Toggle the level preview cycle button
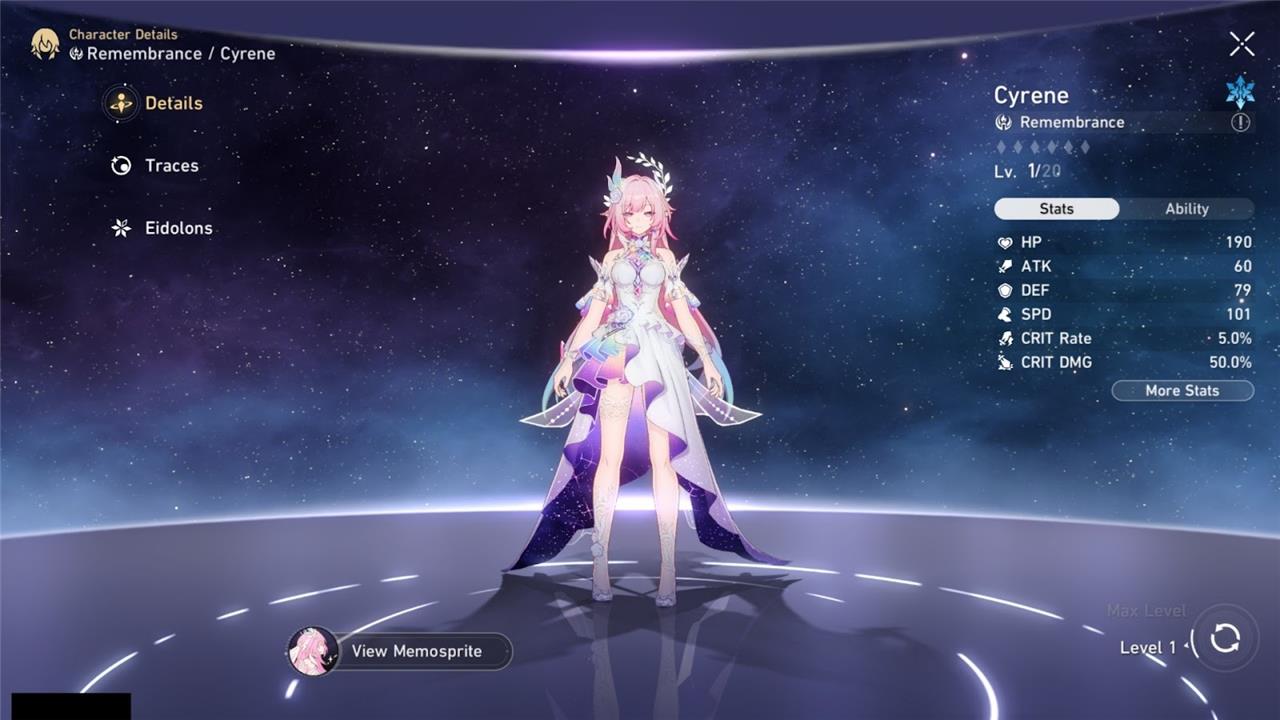1280x720 pixels. click(1224, 638)
